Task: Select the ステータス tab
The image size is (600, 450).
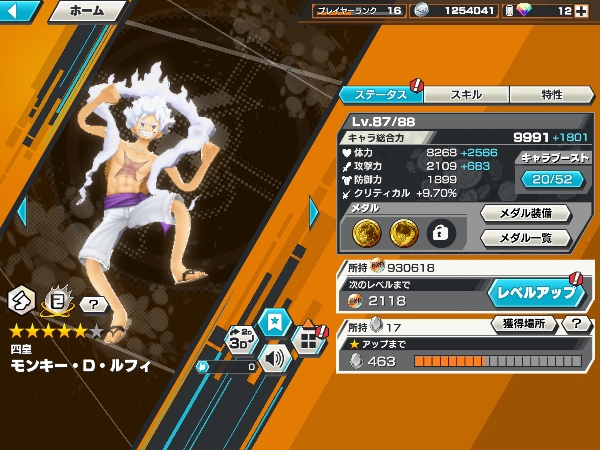Action: click(x=381, y=94)
